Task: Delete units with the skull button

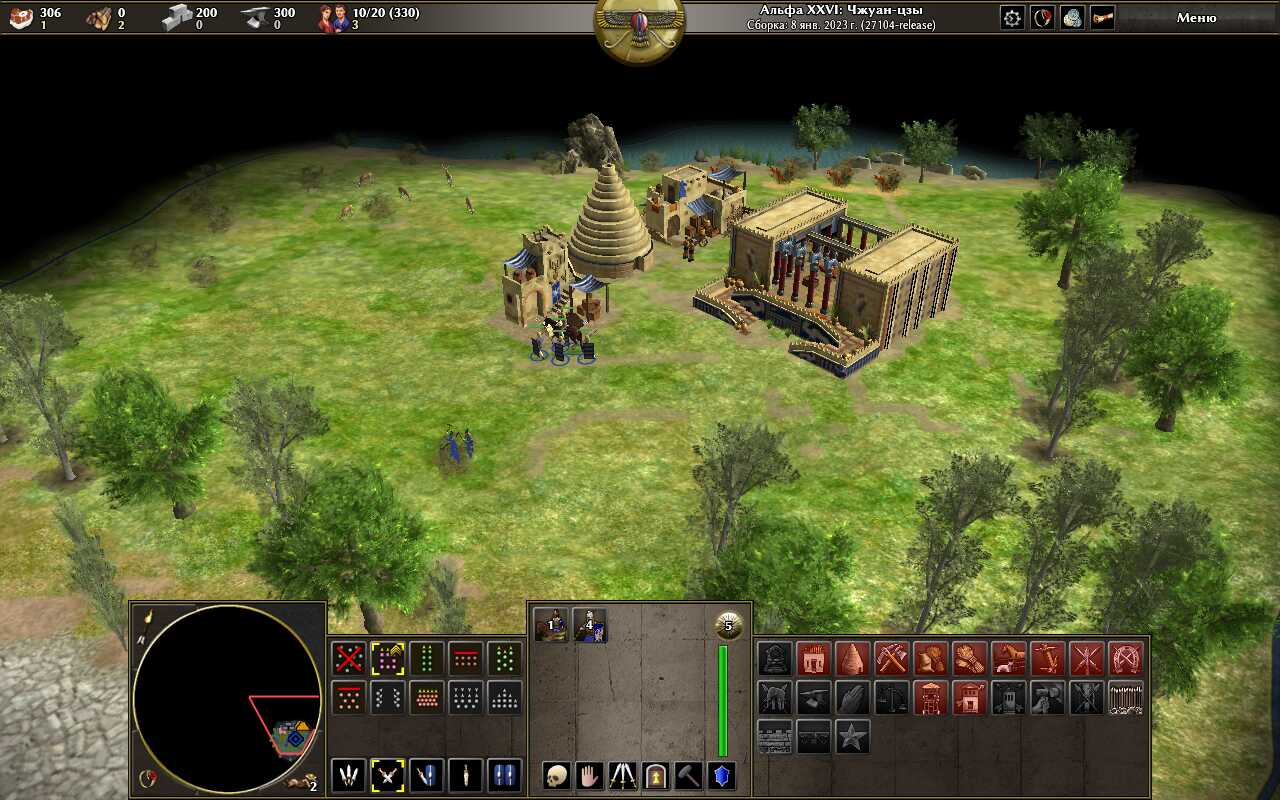Action: tap(557, 775)
